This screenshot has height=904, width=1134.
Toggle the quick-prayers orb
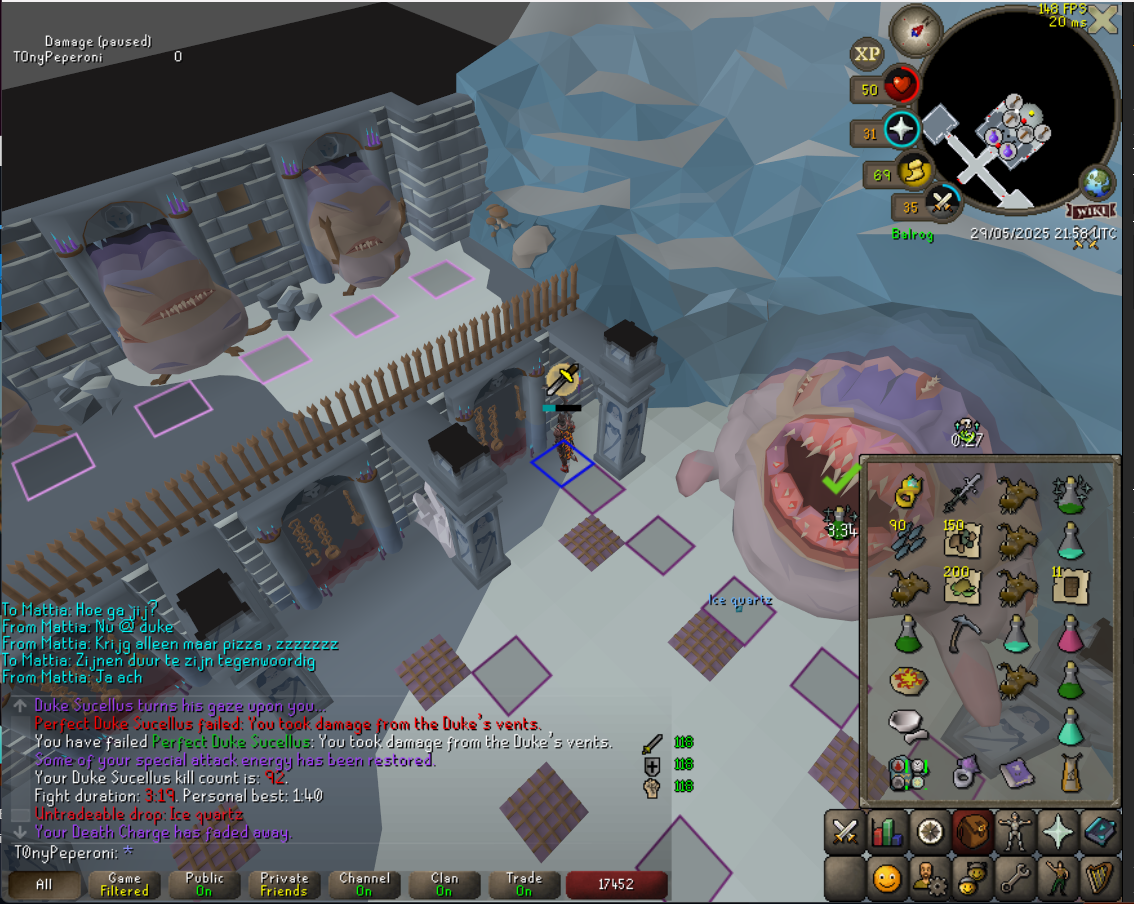click(902, 130)
